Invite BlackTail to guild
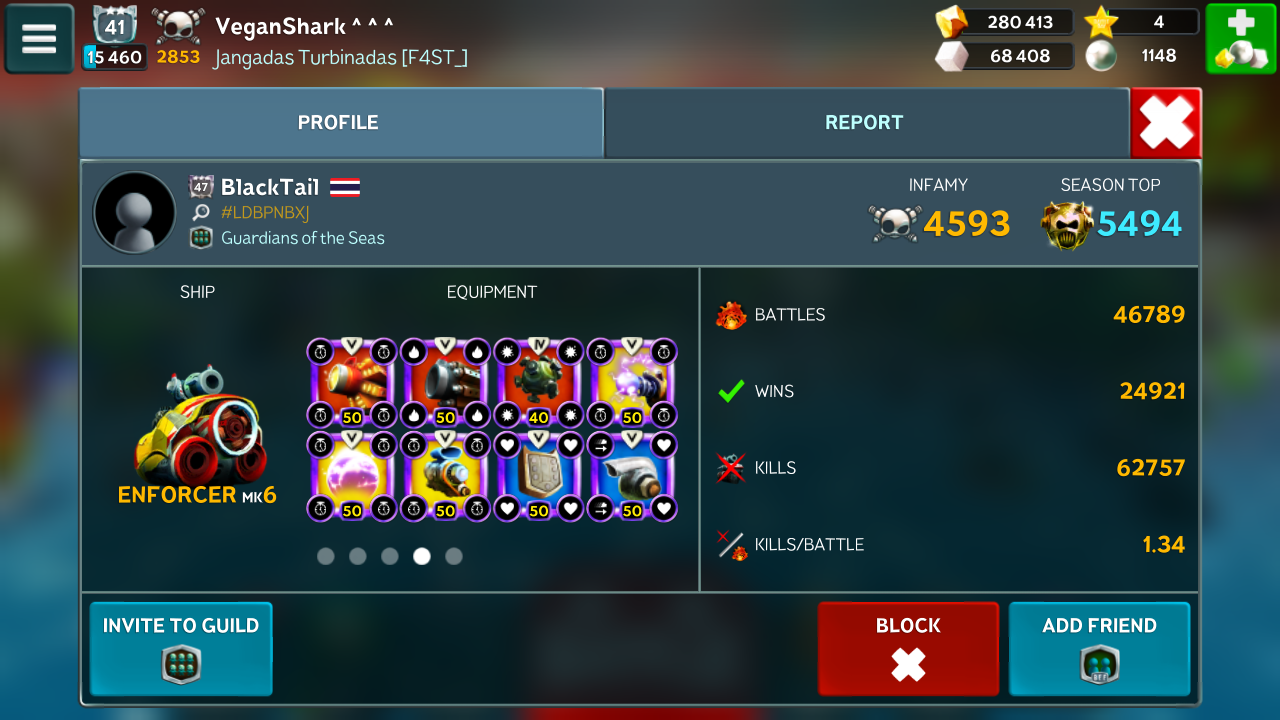 [x=181, y=648]
